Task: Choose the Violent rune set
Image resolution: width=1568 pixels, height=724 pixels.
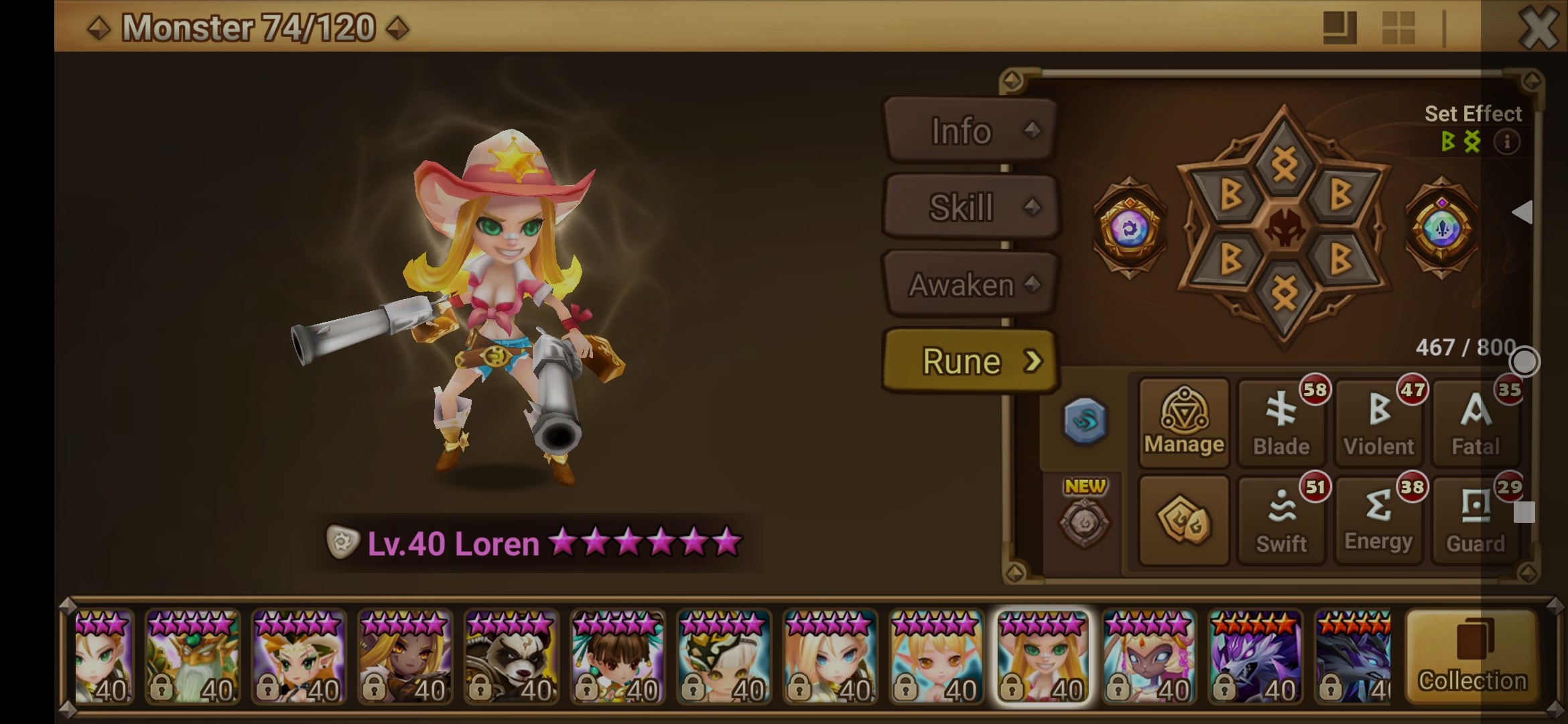Action: tap(1378, 422)
